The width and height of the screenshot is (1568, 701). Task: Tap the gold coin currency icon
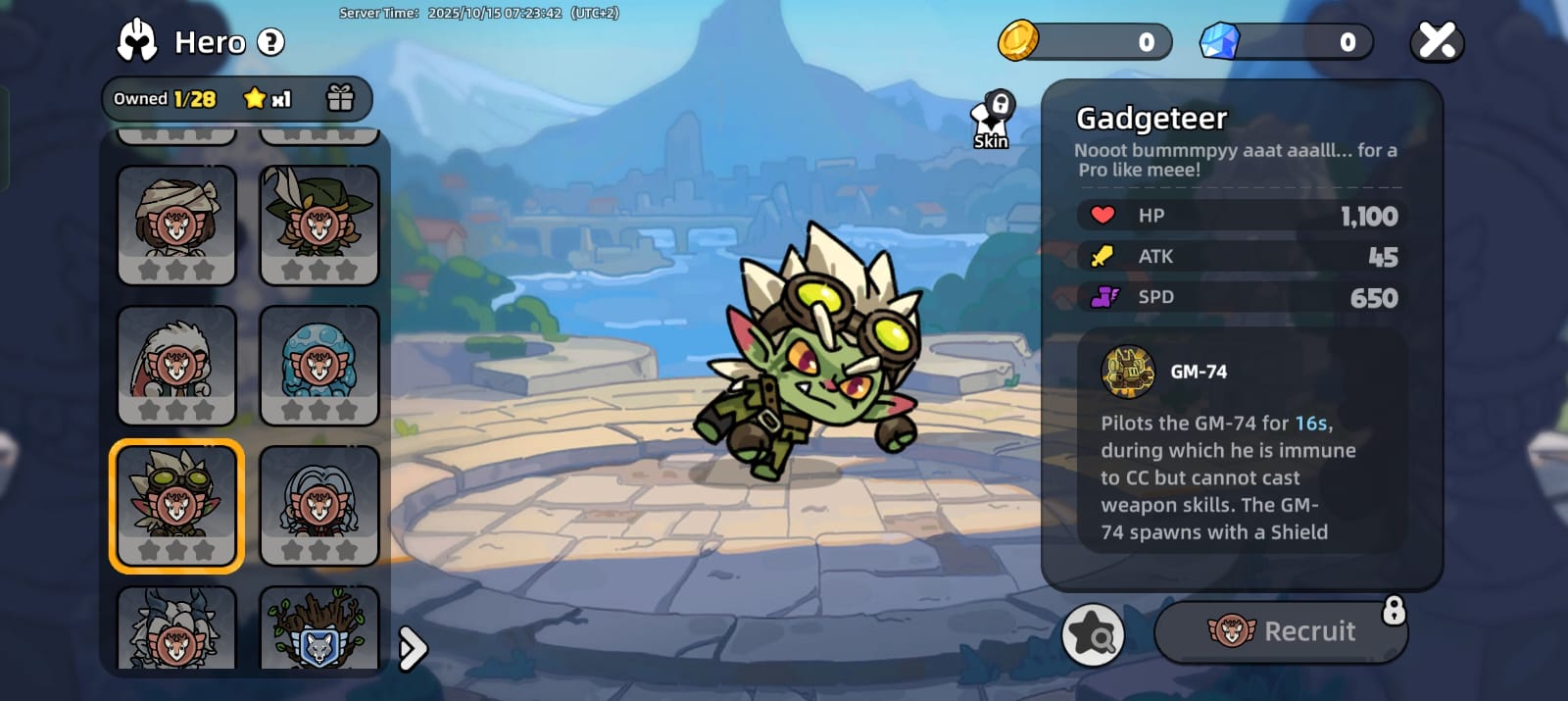click(1018, 41)
